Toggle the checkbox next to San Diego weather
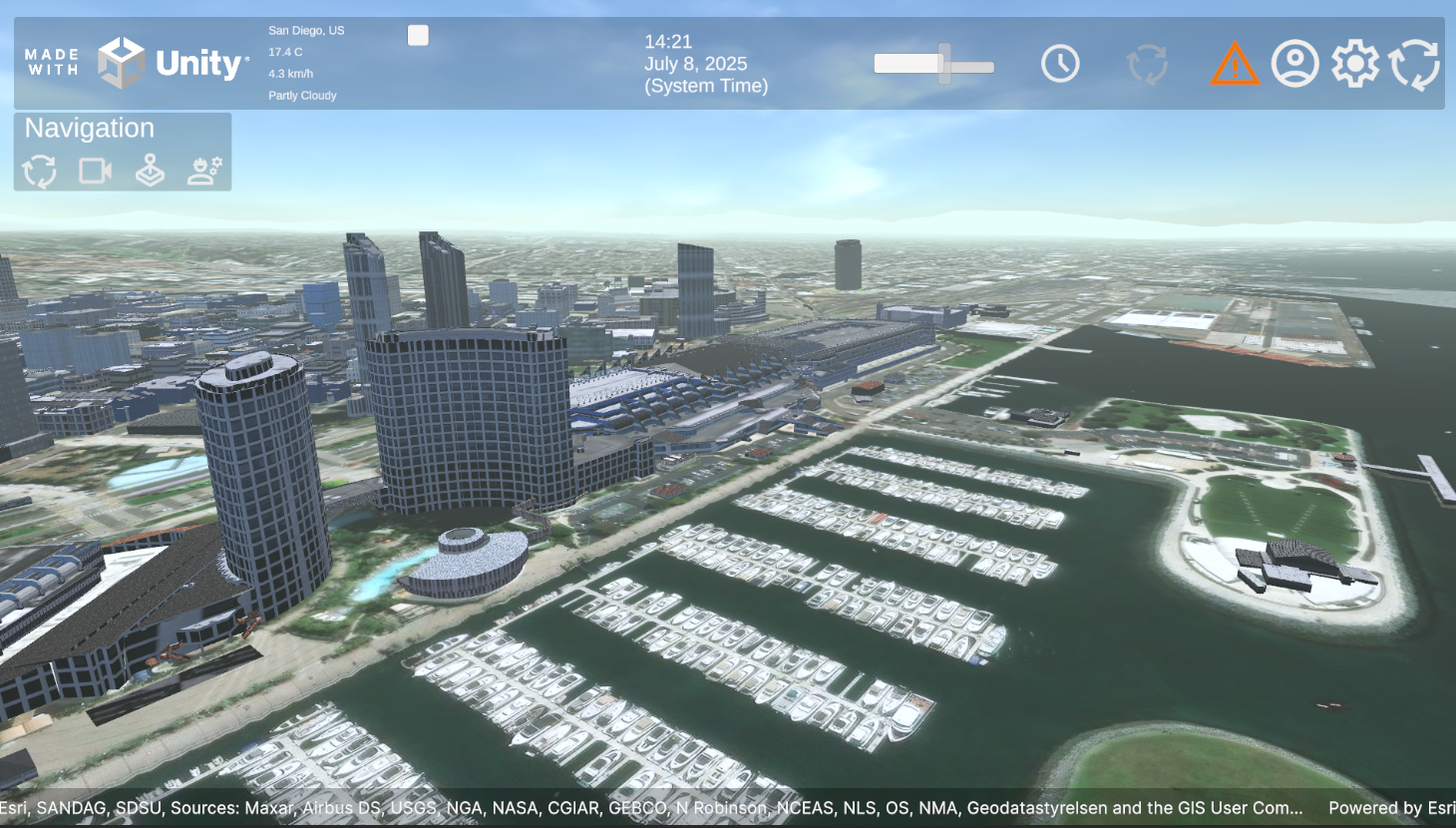 point(418,34)
